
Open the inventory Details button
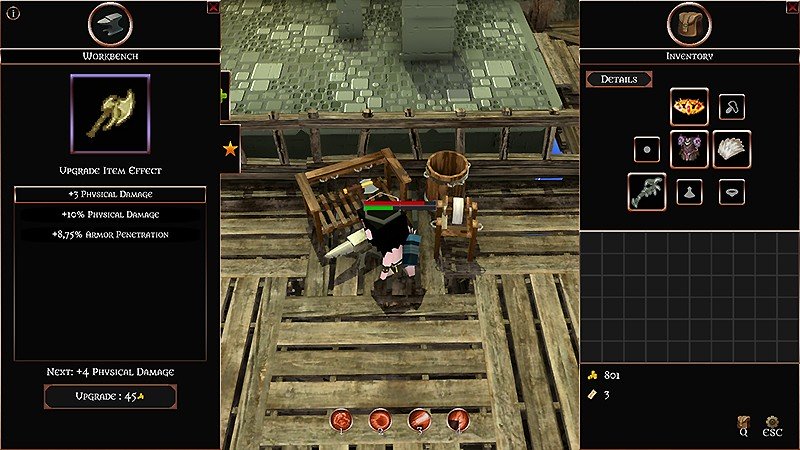point(619,79)
